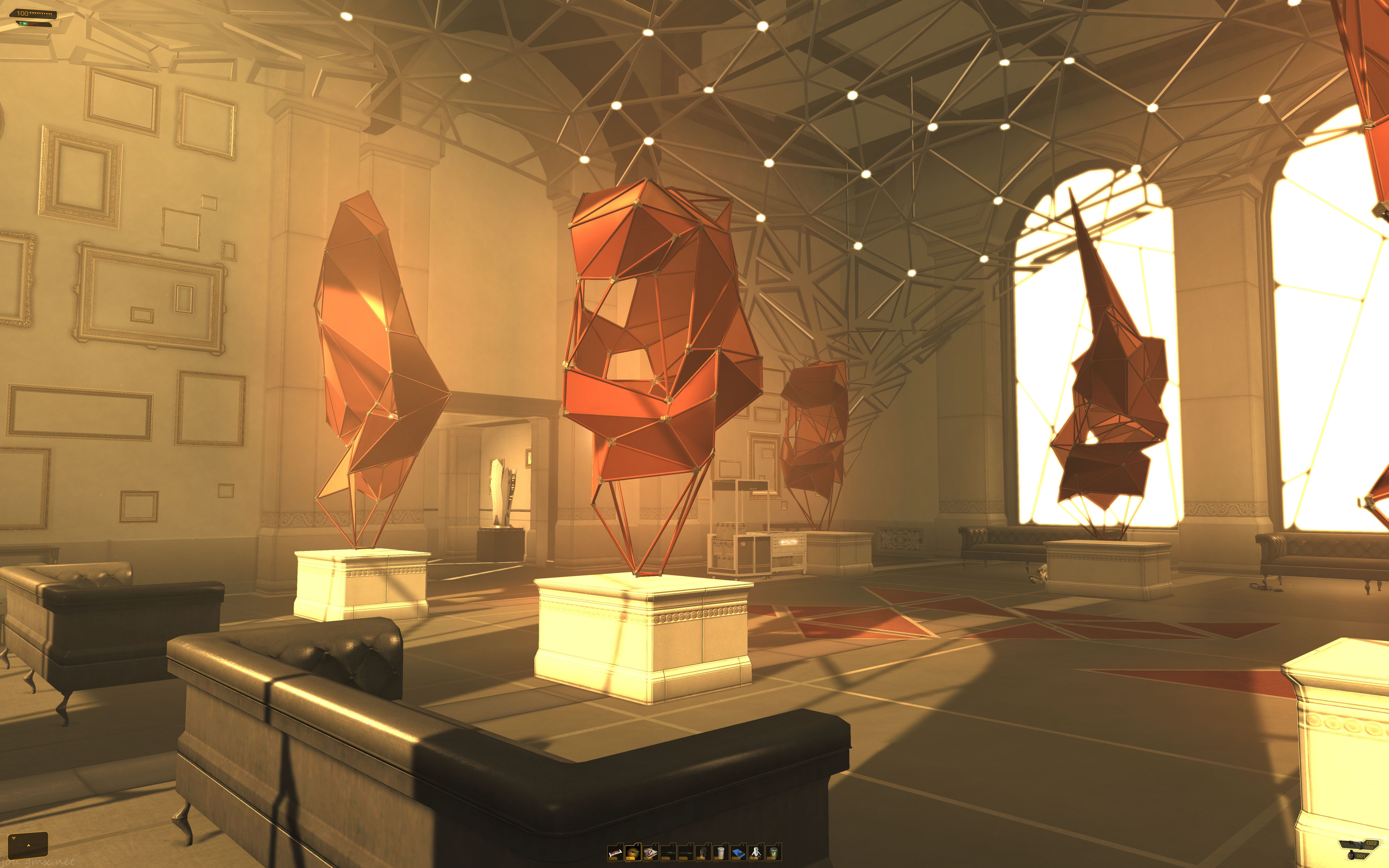
Task: Use the white pill bottle in slot 7
Action: click(x=721, y=853)
